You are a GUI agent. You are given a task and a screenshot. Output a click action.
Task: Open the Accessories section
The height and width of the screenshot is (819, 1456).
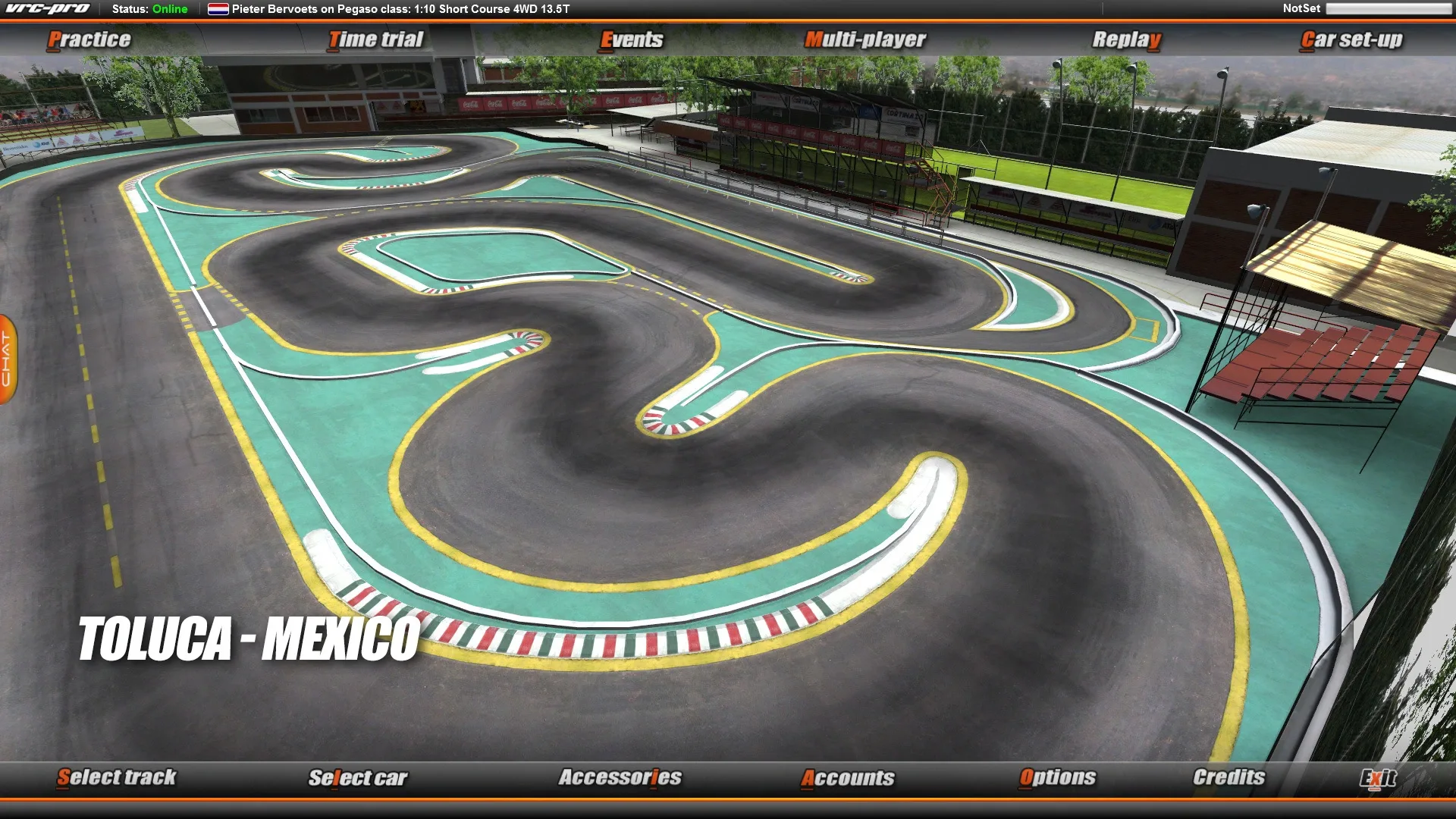(x=620, y=777)
